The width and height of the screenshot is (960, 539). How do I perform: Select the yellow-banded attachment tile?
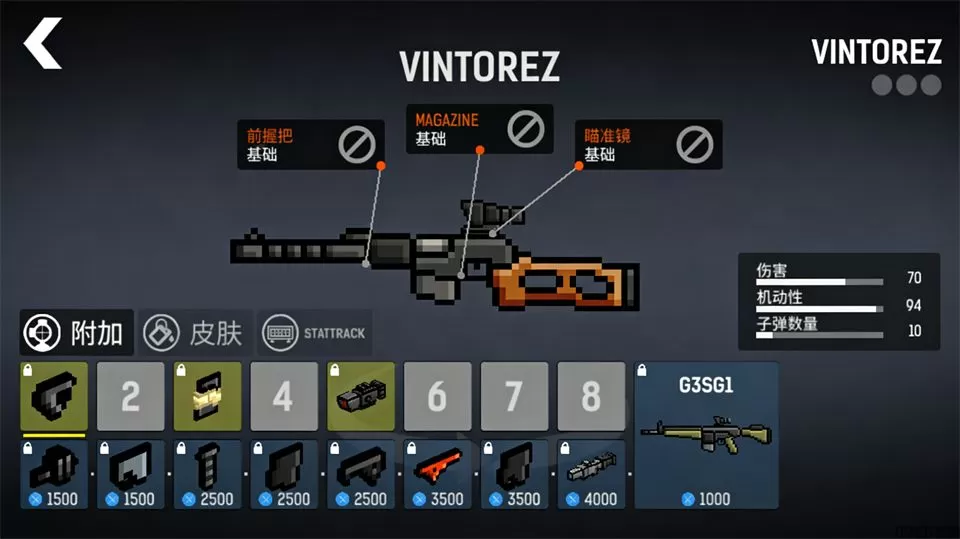[207, 397]
